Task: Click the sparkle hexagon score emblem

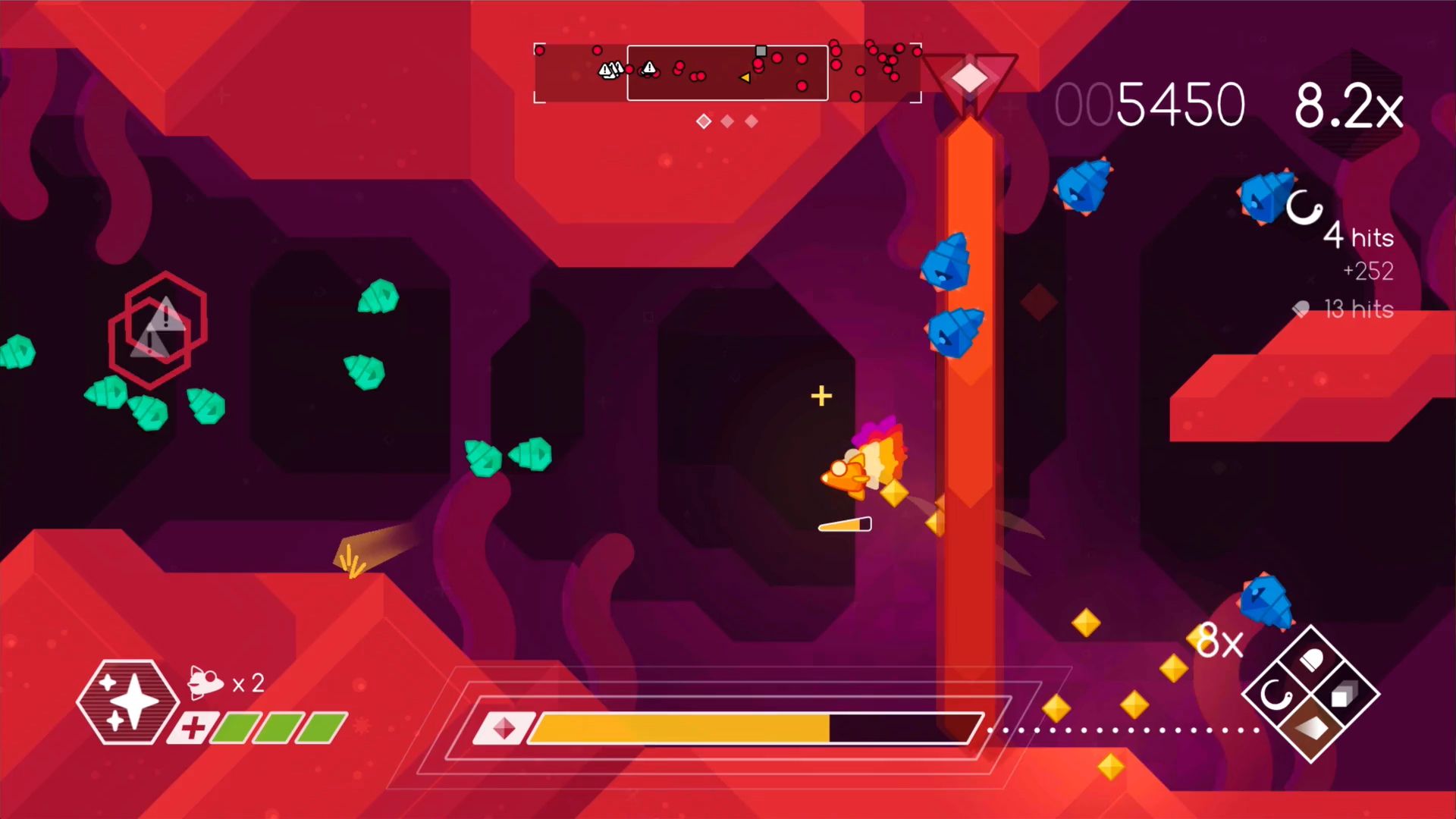Action: 130,701
